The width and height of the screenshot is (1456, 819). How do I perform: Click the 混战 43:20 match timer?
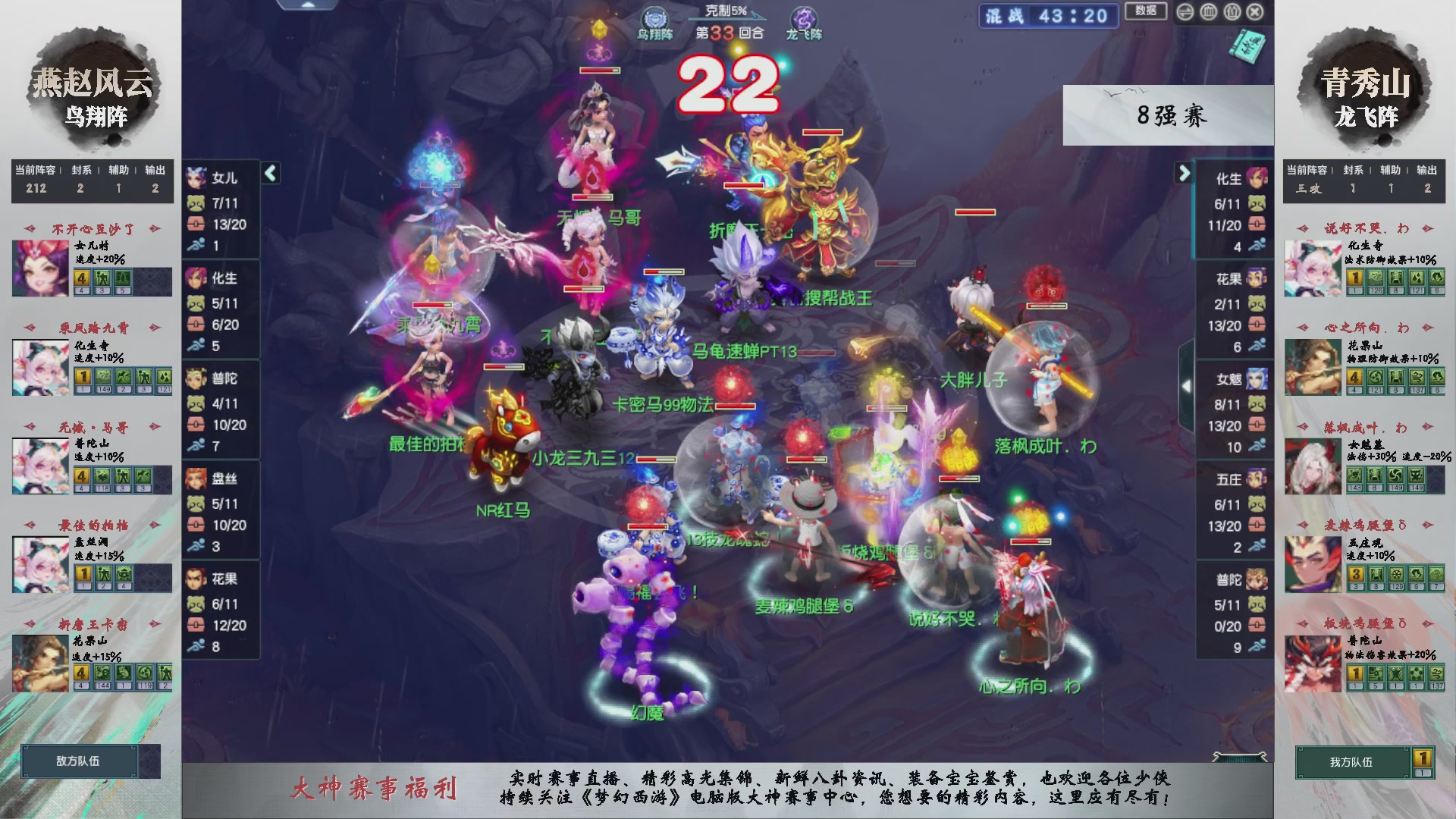point(1048,17)
